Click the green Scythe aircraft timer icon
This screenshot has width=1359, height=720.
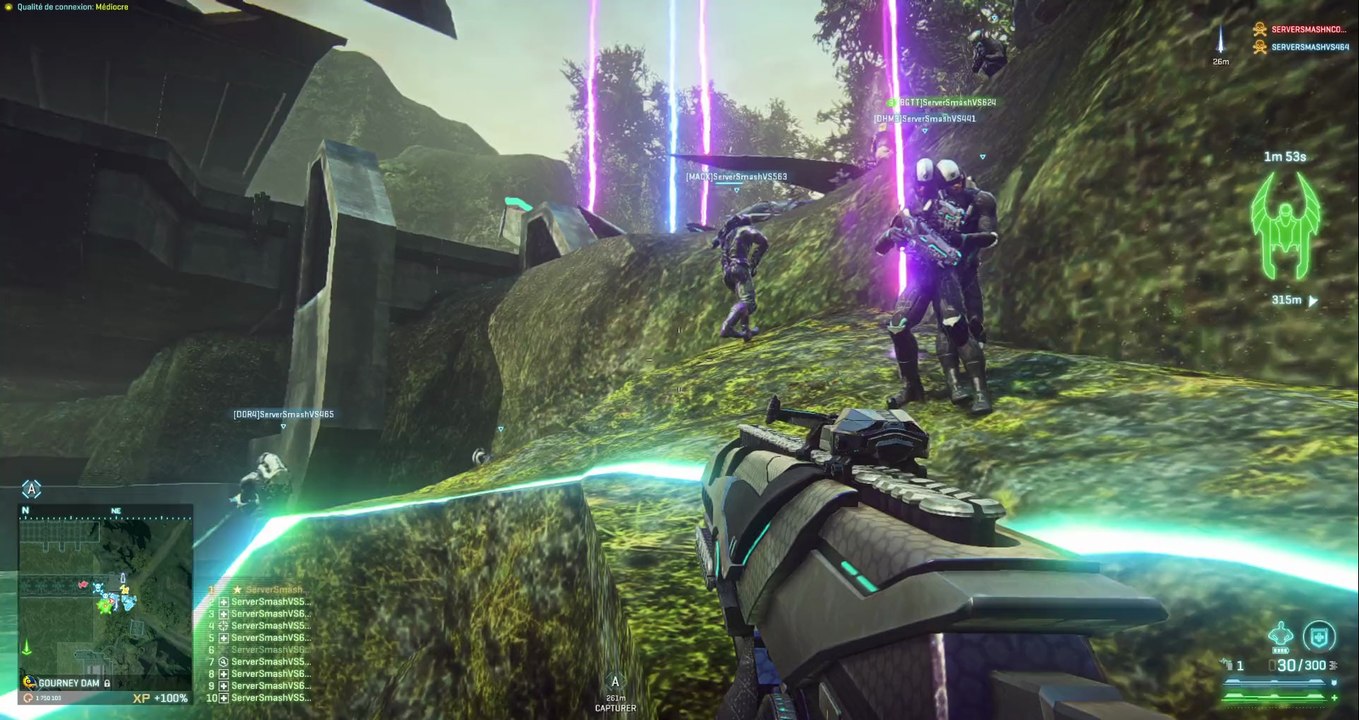click(x=1285, y=225)
